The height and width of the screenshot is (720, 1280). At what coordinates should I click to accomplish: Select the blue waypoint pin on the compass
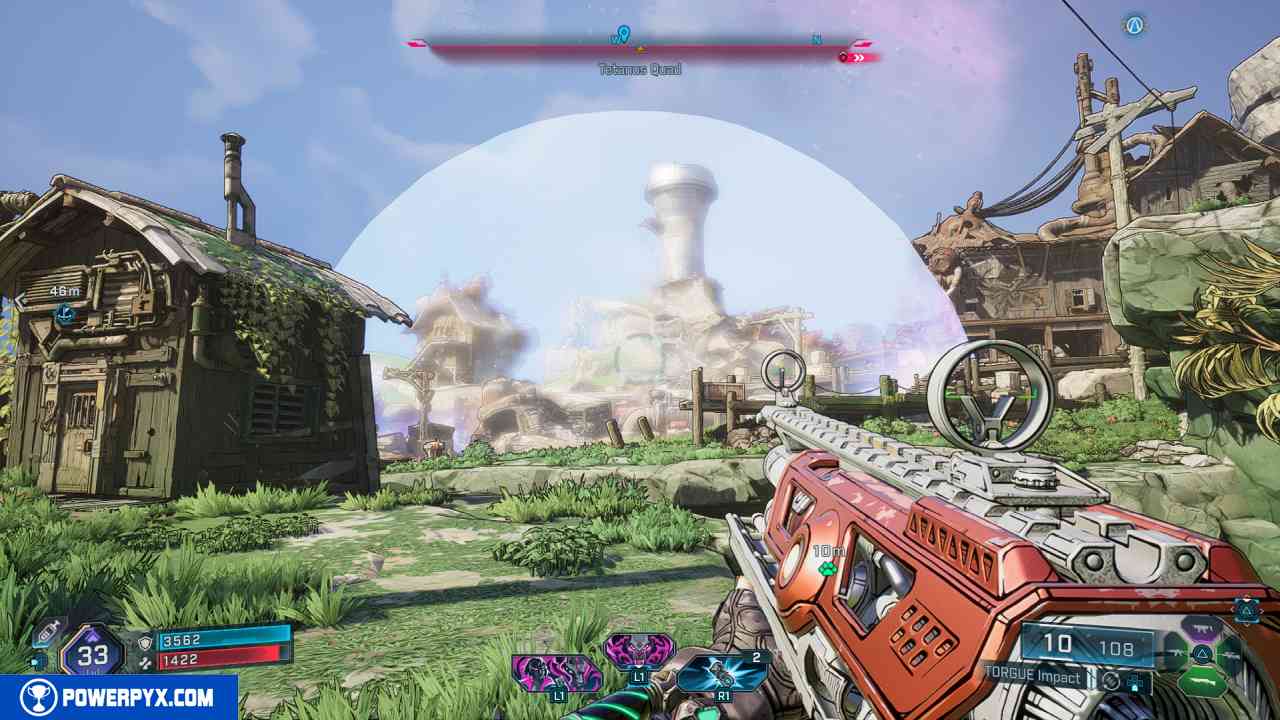pos(624,36)
